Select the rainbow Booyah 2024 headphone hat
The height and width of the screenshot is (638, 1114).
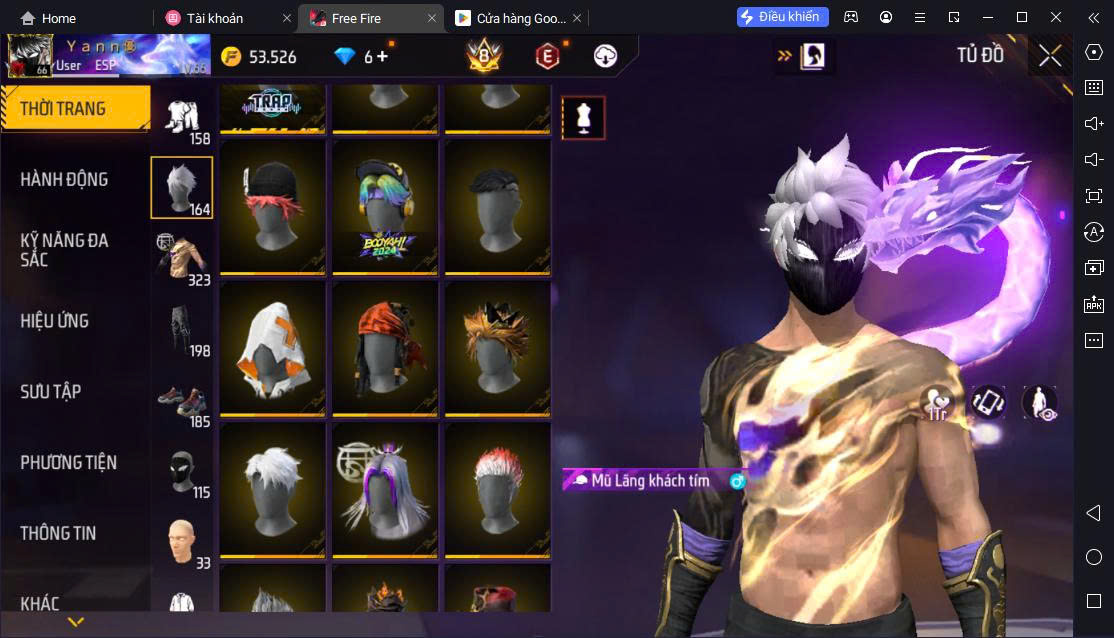point(385,208)
